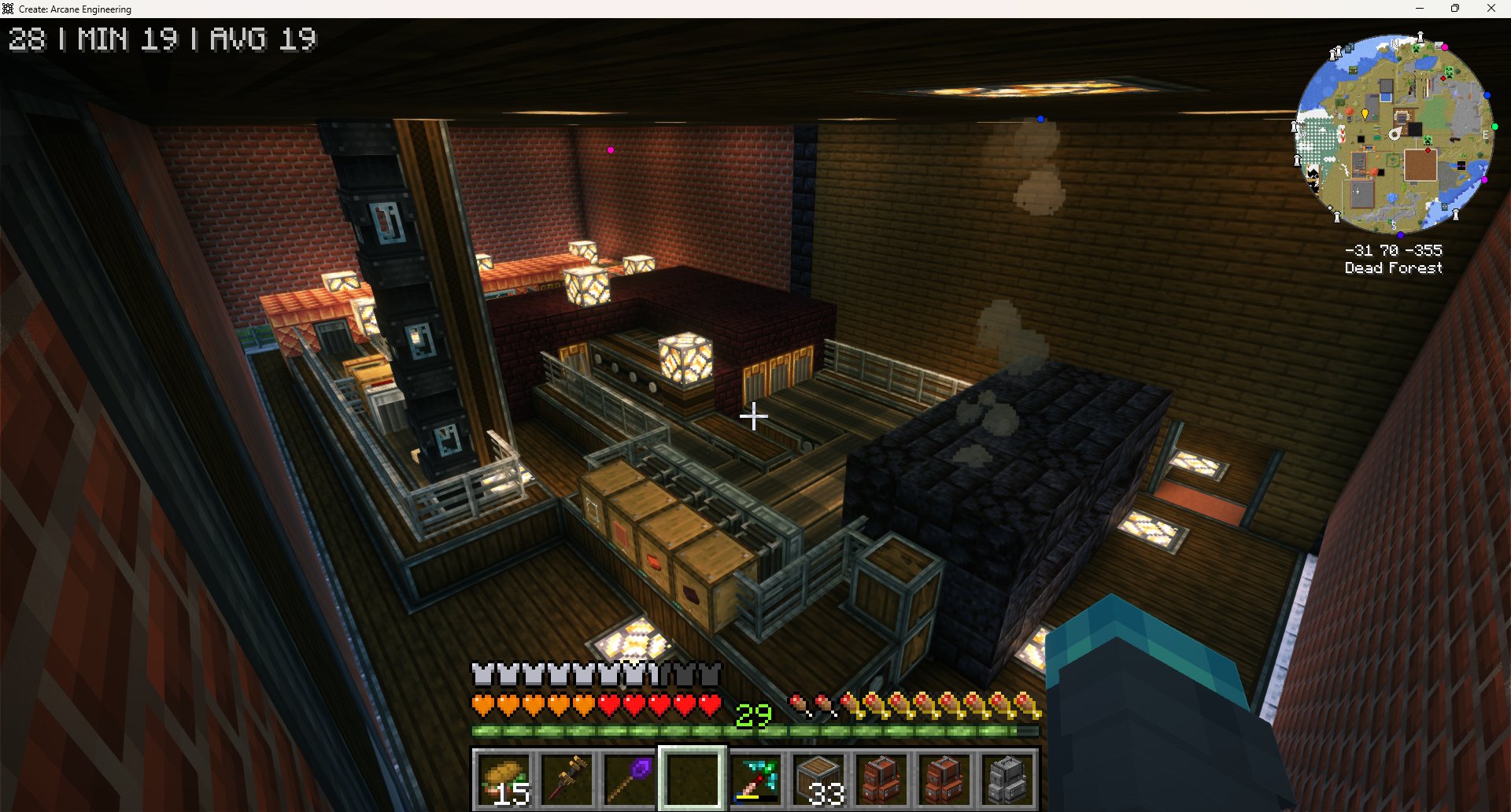Viewport: 1511px width, 812px height.
Task: Close the game window
Action: pos(1491,9)
